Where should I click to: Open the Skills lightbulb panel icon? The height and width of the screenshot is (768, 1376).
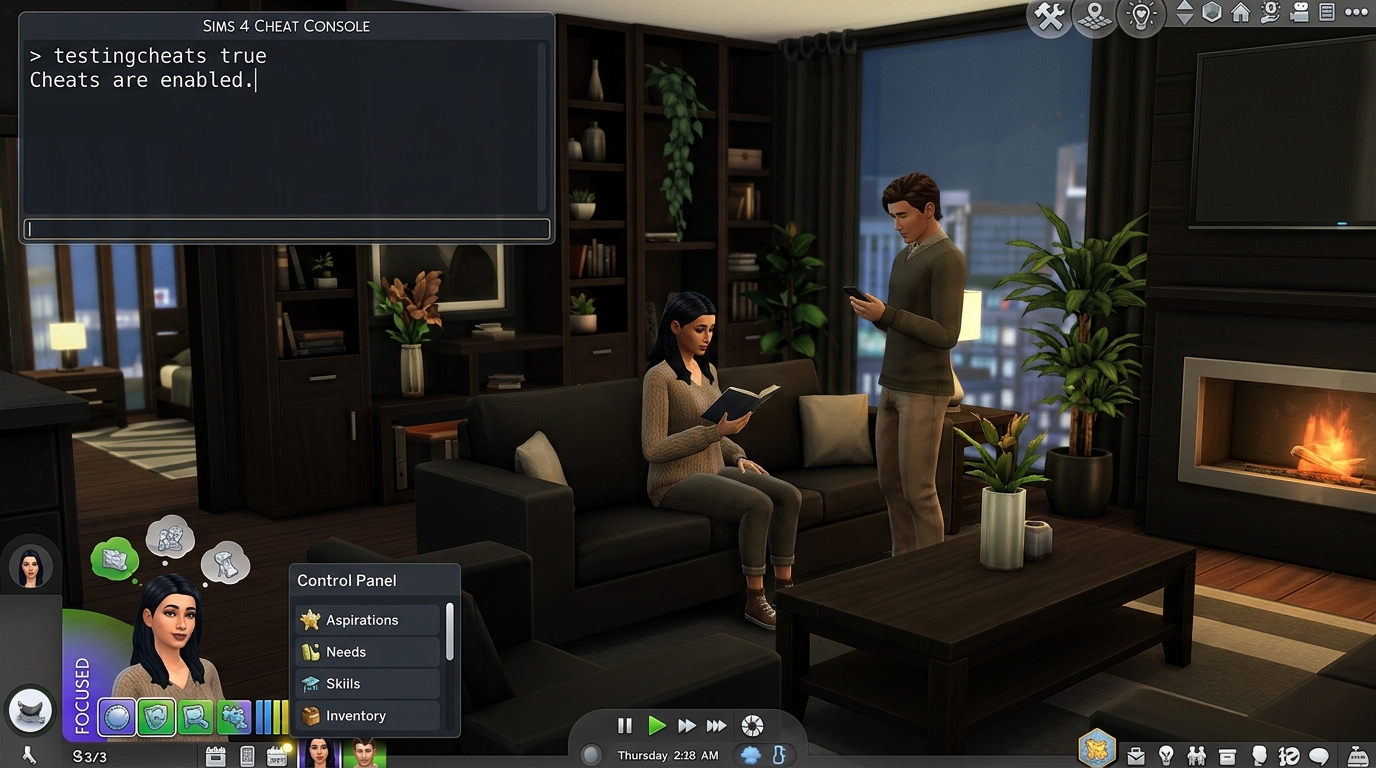coord(1166,756)
